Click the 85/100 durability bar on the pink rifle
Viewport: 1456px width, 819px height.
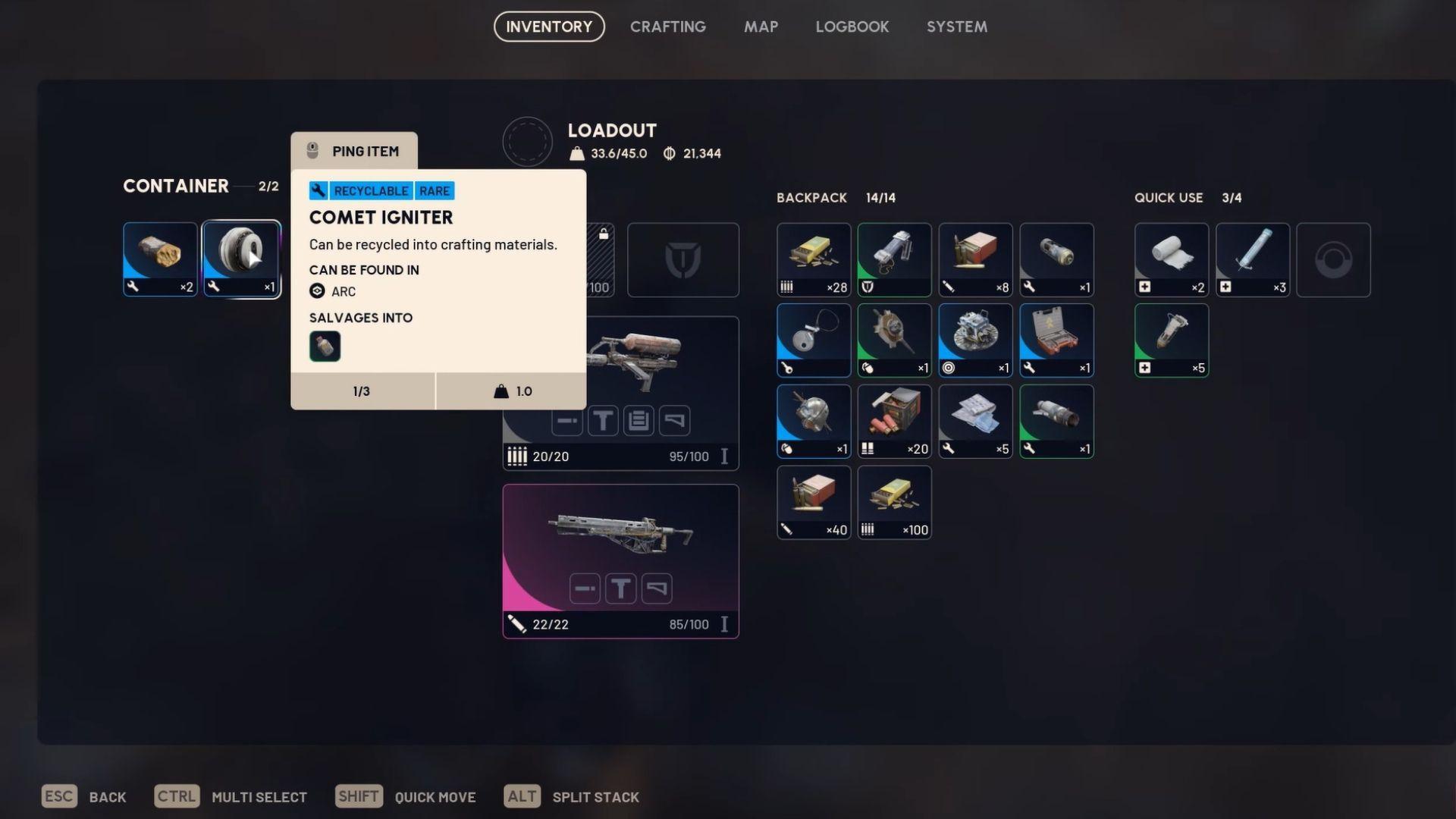689,623
